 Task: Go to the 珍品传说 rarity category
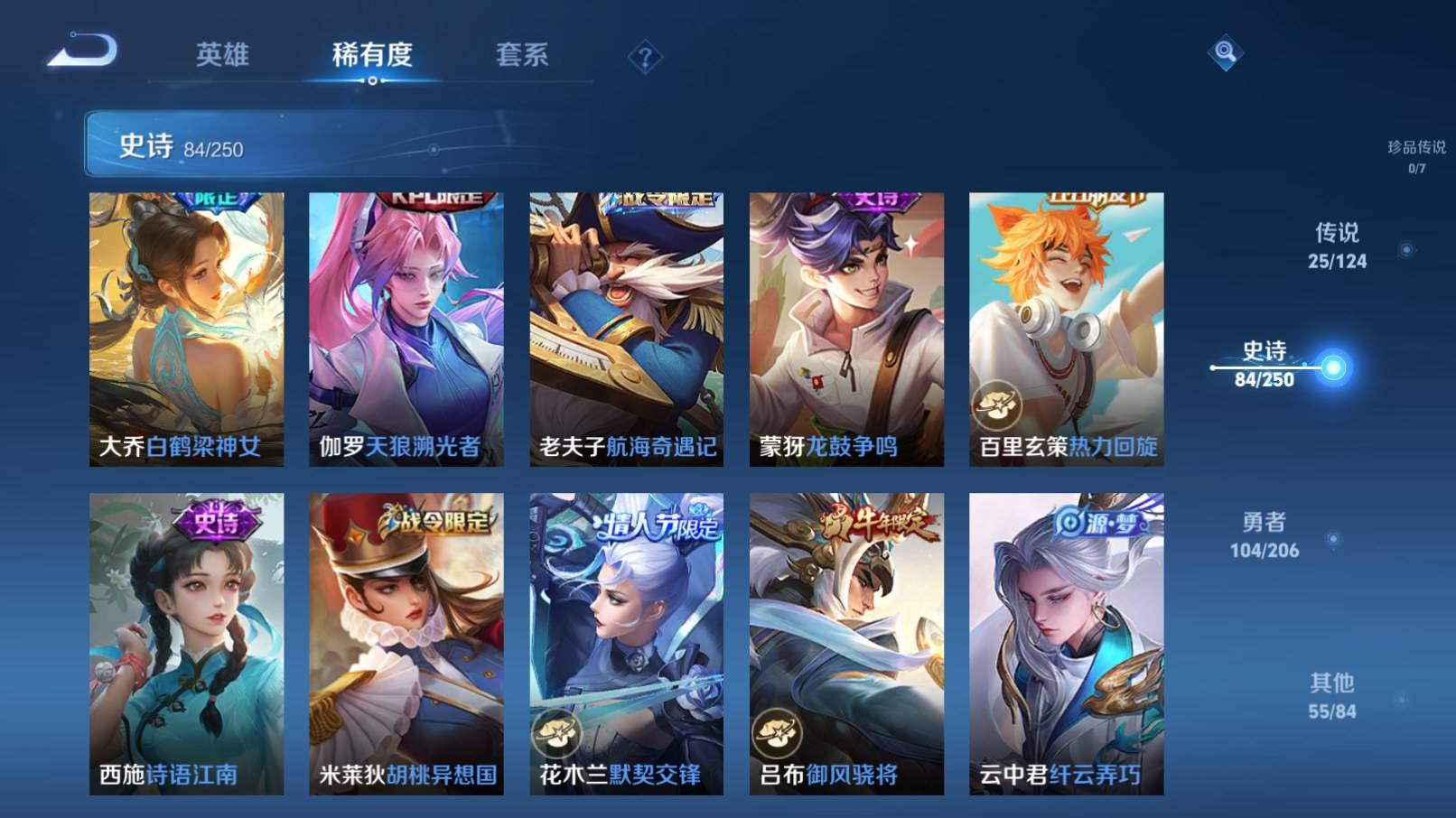point(1416,155)
